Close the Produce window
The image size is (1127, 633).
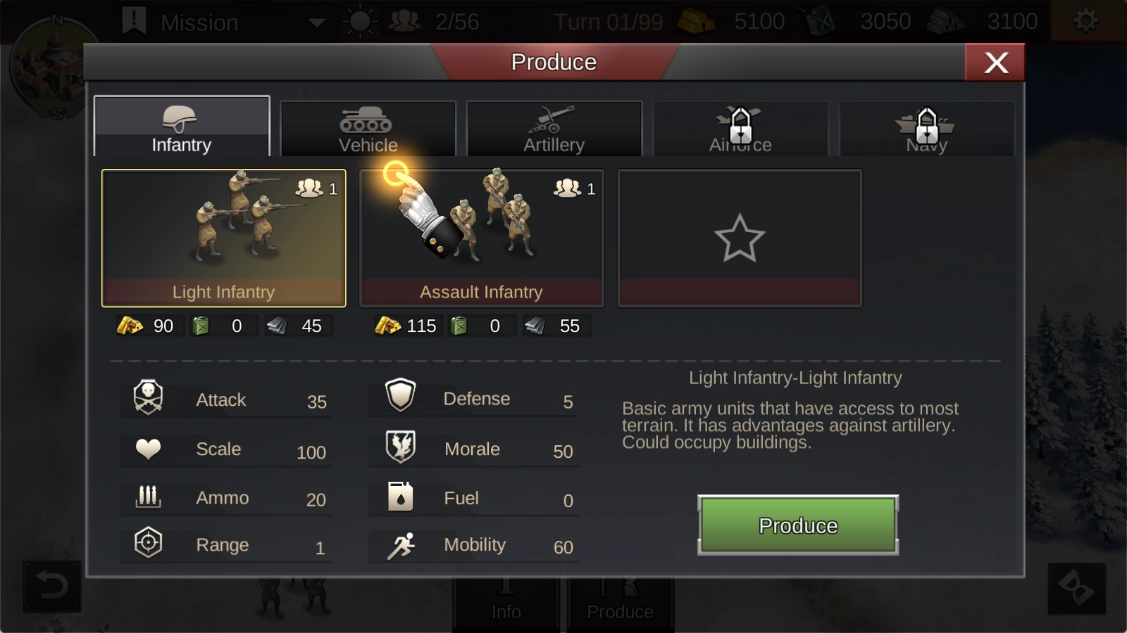point(995,62)
